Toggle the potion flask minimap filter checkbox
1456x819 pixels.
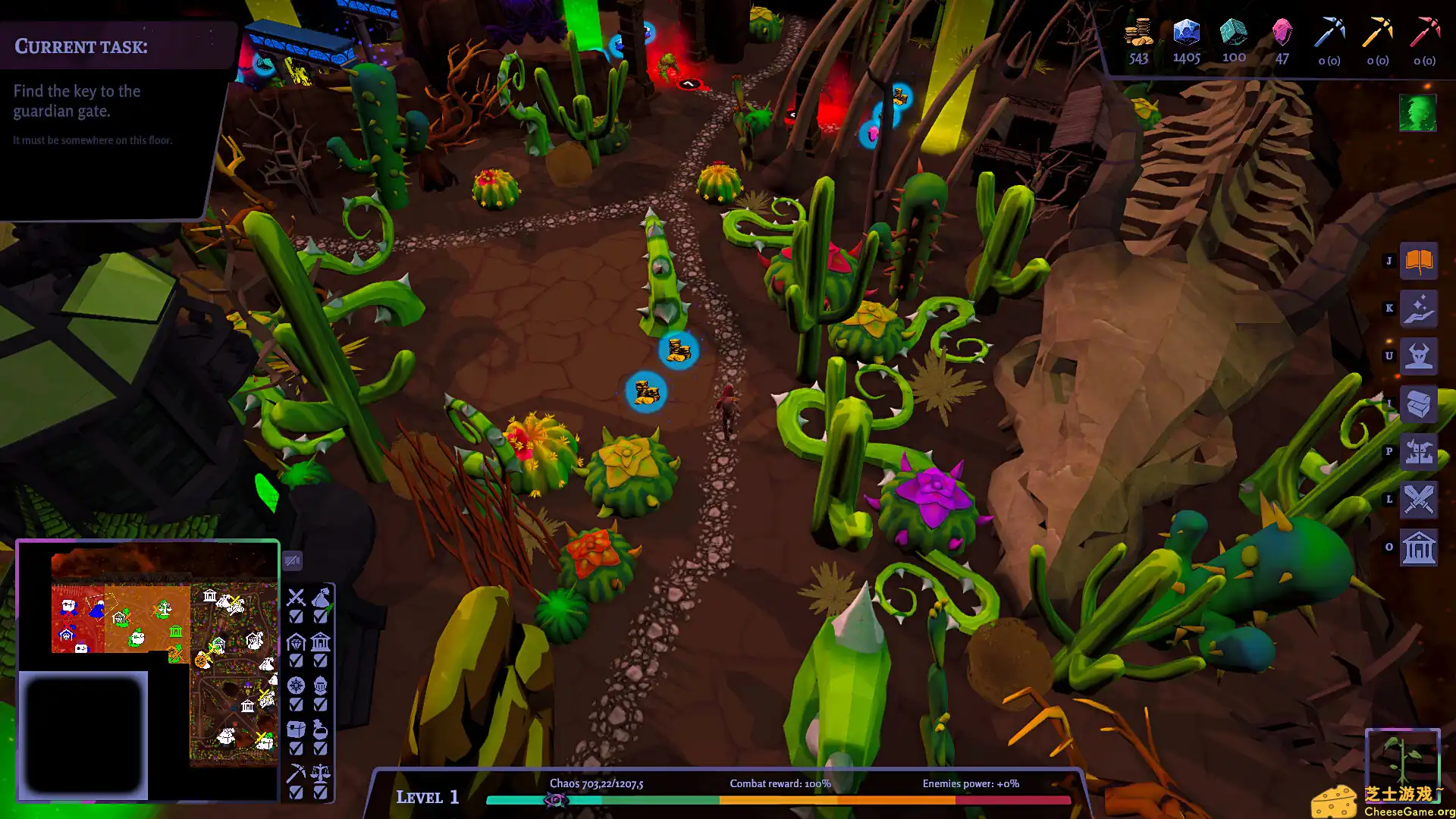coord(321,748)
